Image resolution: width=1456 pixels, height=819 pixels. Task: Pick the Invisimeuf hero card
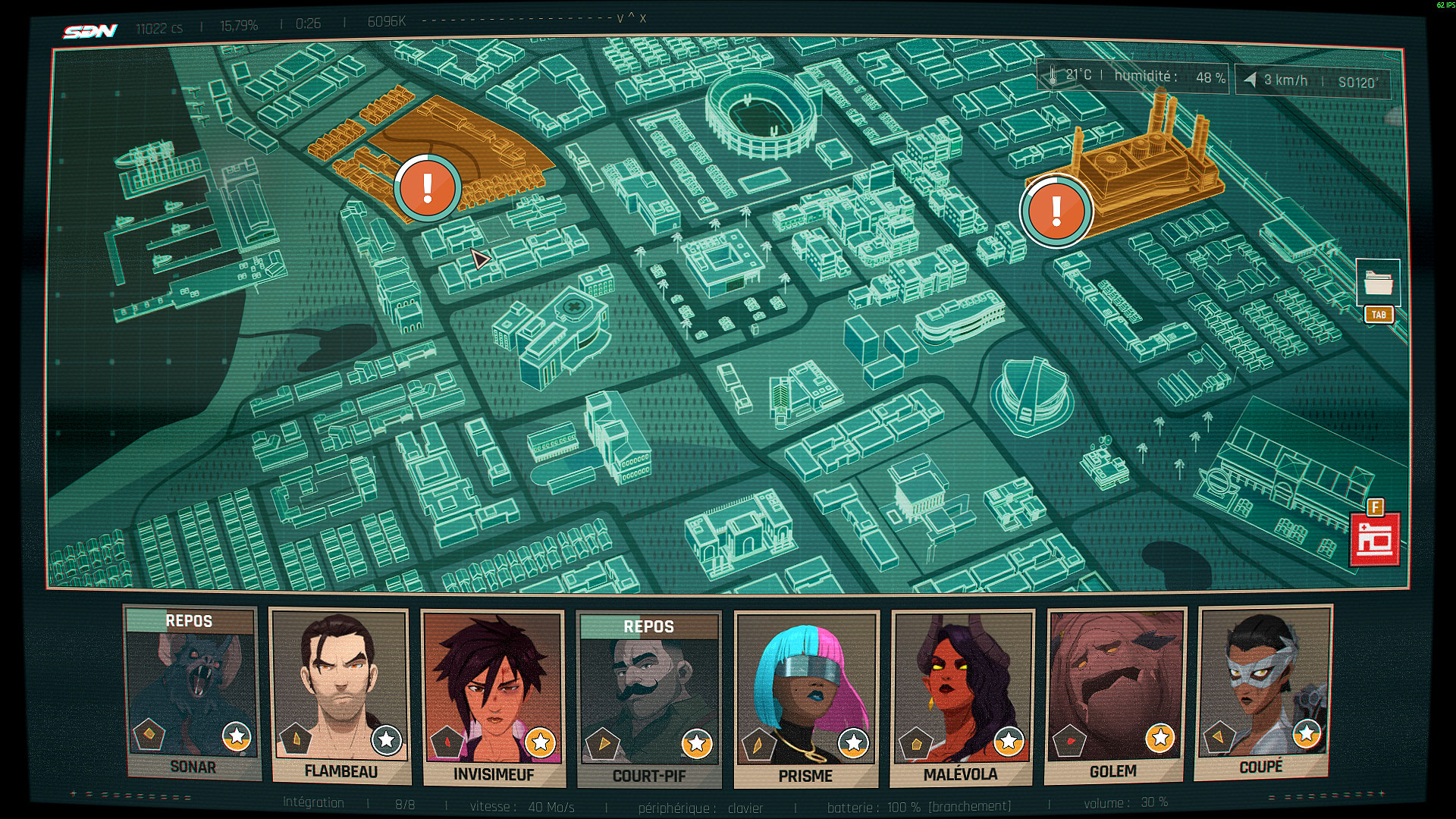[x=493, y=698]
